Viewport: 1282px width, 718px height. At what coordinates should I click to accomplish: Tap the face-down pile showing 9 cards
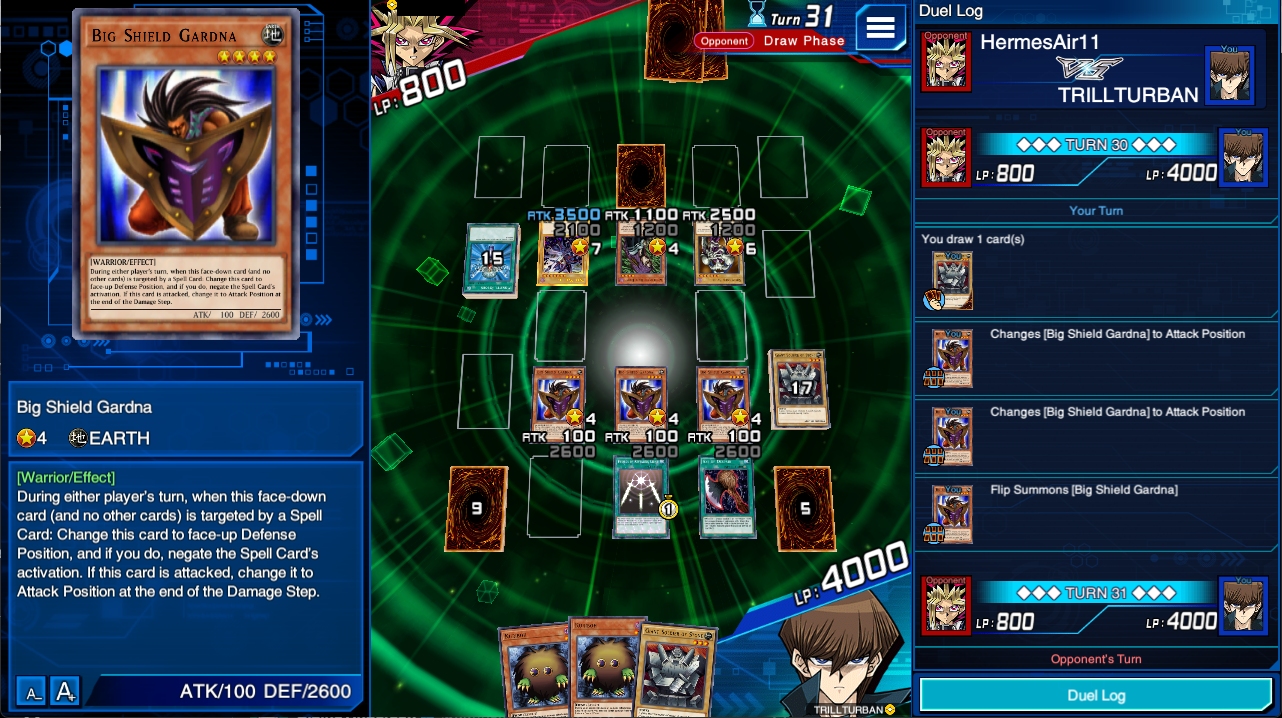[x=477, y=509]
